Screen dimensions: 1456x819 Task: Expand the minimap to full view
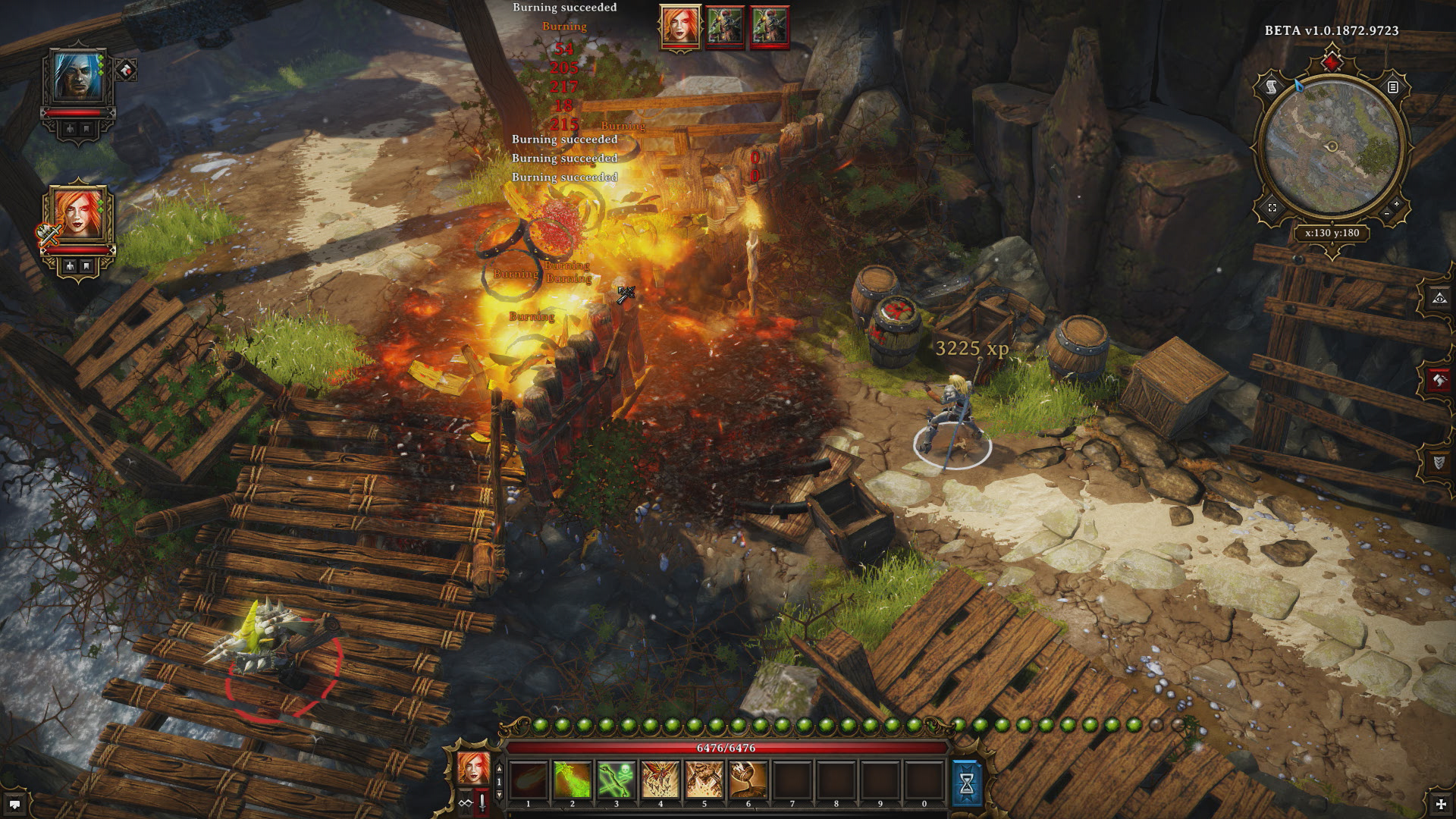tap(1272, 208)
